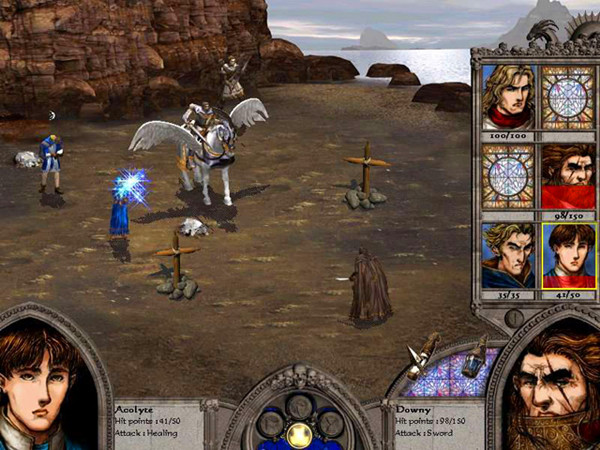Click the glowing golden orb command button
This screenshot has width=600, height=450.
coord(298,434)
